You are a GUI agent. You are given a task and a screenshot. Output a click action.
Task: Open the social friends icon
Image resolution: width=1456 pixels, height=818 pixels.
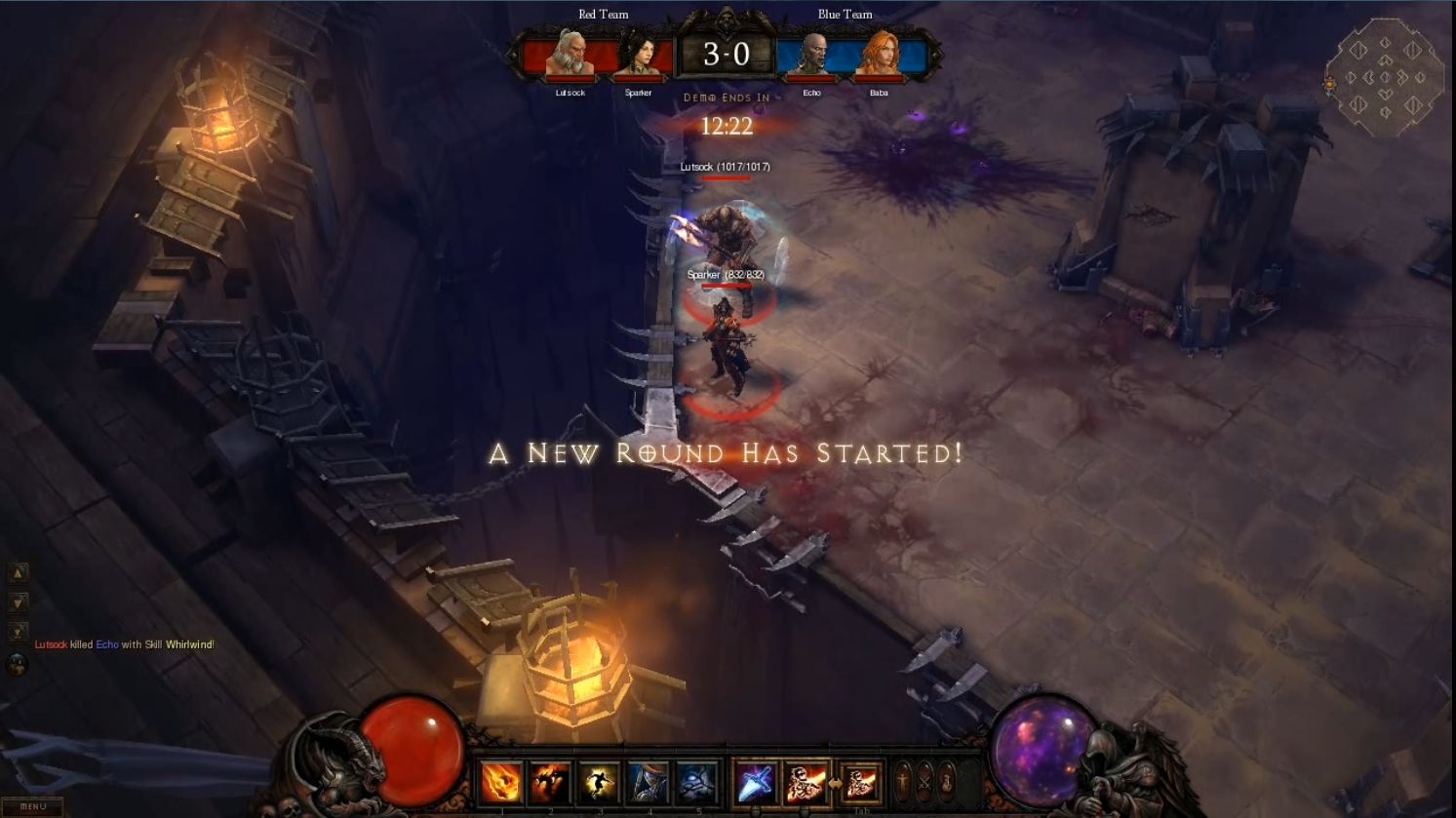pyautogui.click(x=17, y=665)
